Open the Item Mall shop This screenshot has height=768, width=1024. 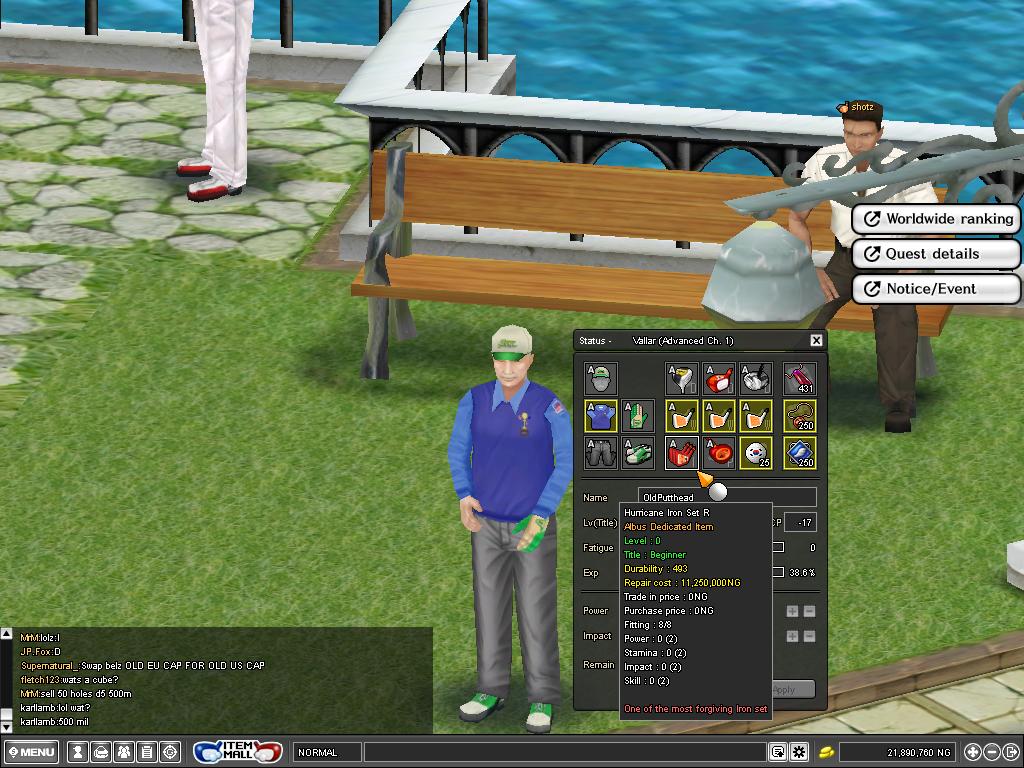pos(238,752)
